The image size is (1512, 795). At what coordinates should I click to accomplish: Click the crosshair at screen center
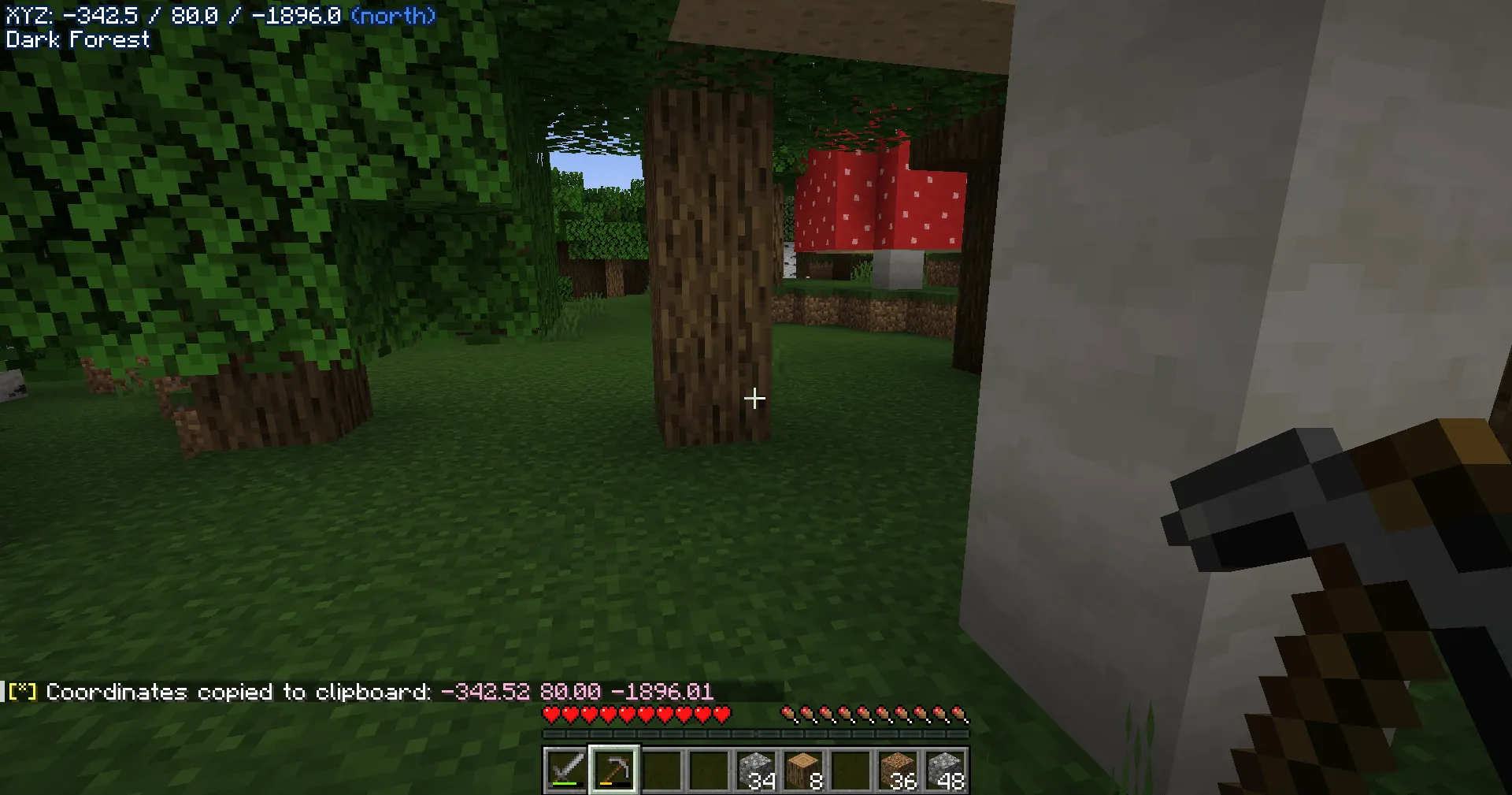click(754, 399)
